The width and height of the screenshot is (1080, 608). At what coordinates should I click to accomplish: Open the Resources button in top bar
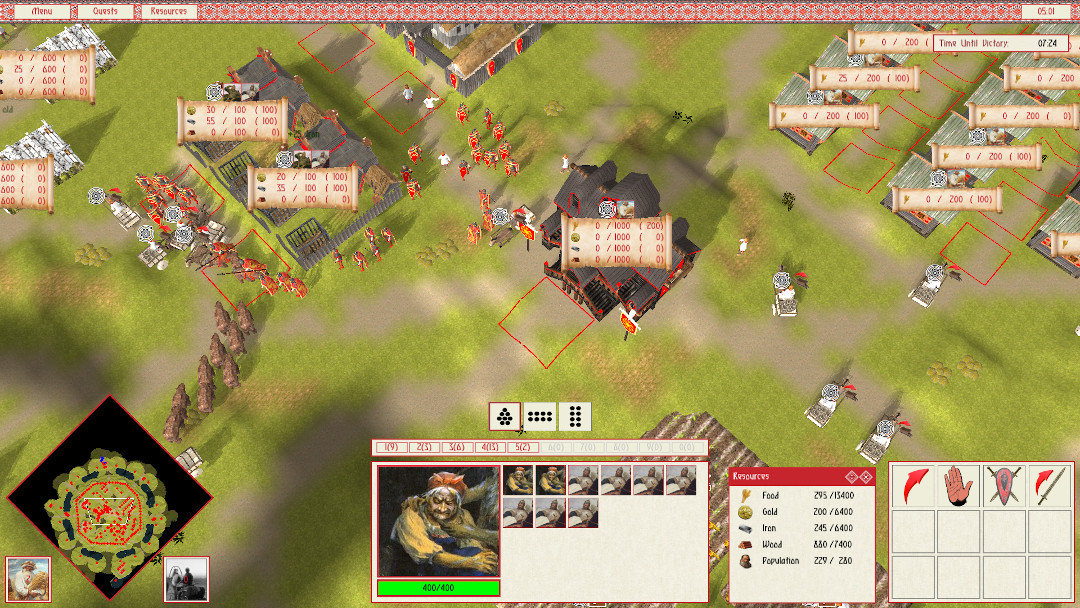point(167,12)
